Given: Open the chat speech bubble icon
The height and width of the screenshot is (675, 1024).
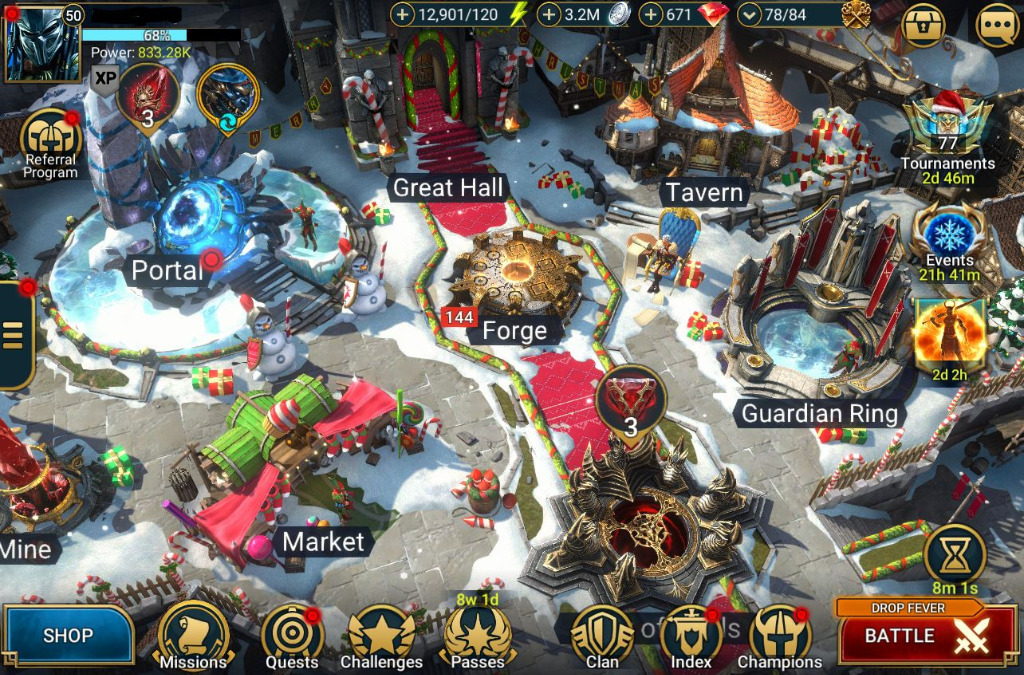Looking at the screenshot, I should (x=997, y=26).
